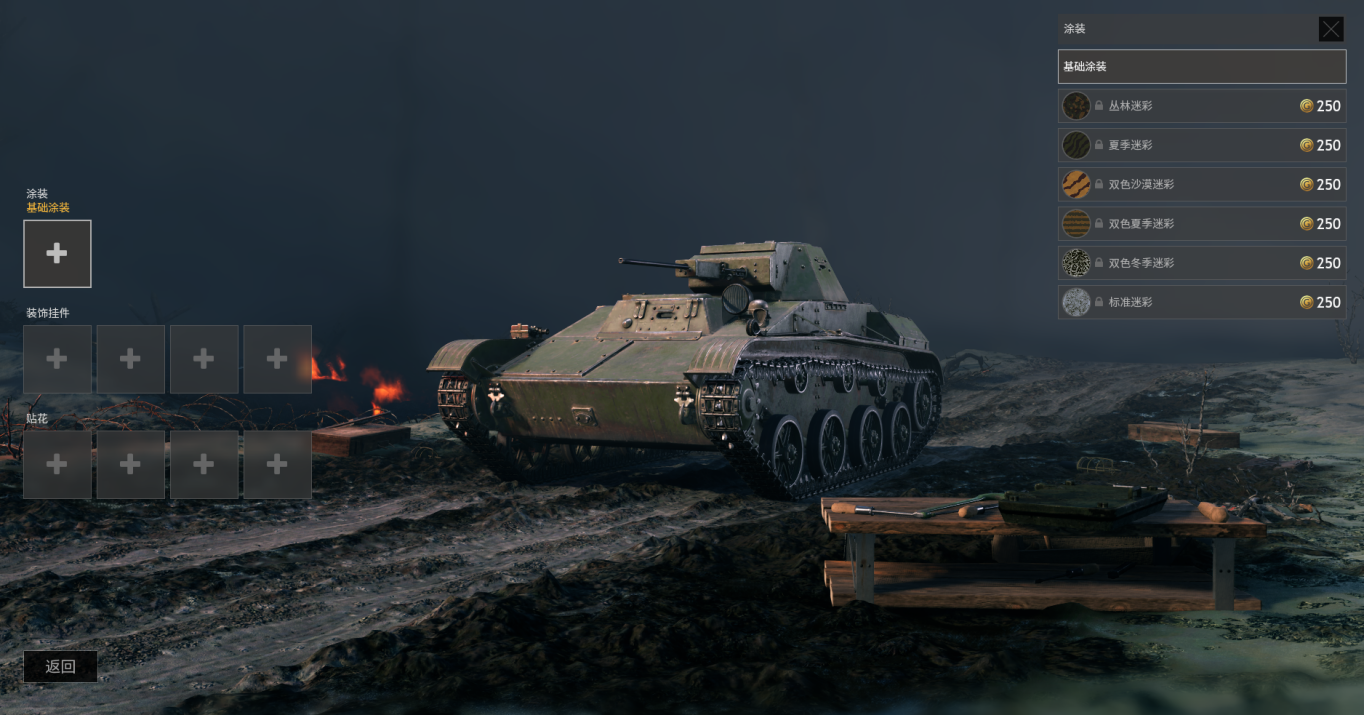Image resolution: width=1364 pixels, height=715 pixels.
Task: Choose 双色夏季迷彩 two-tone summer camouflage
Action: click(1201, 224)
